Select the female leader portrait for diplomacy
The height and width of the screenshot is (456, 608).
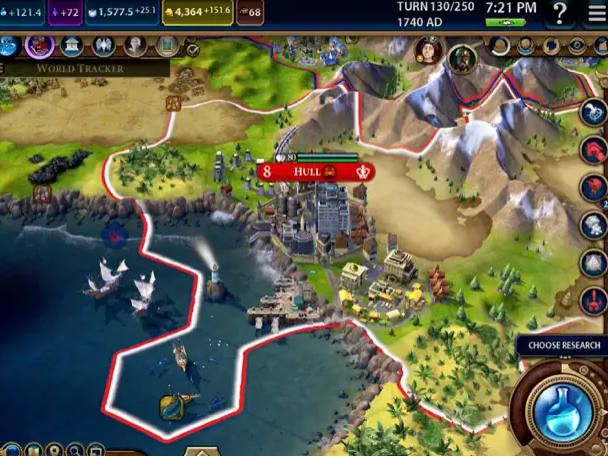click(428, 48)
